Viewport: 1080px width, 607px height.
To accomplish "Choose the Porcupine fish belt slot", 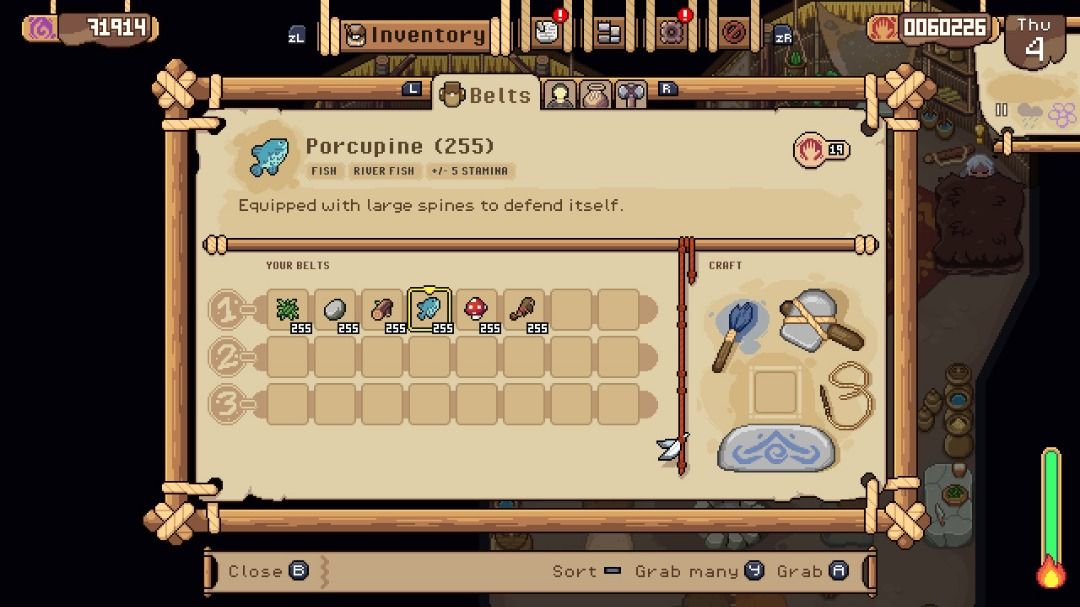I will click(430, 309).
